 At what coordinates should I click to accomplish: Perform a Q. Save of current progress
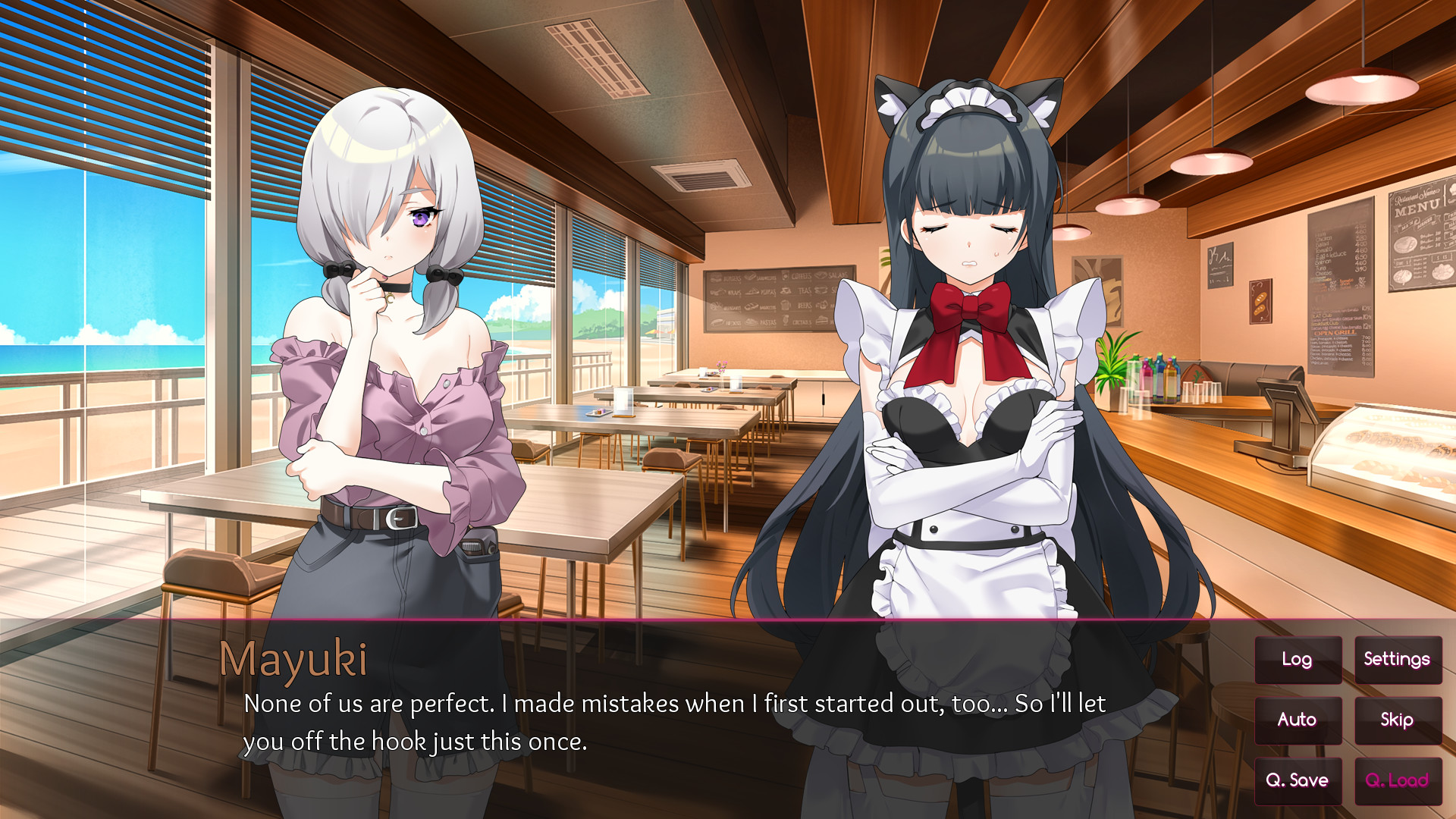pyautogui.click(x=1298, y=780)
